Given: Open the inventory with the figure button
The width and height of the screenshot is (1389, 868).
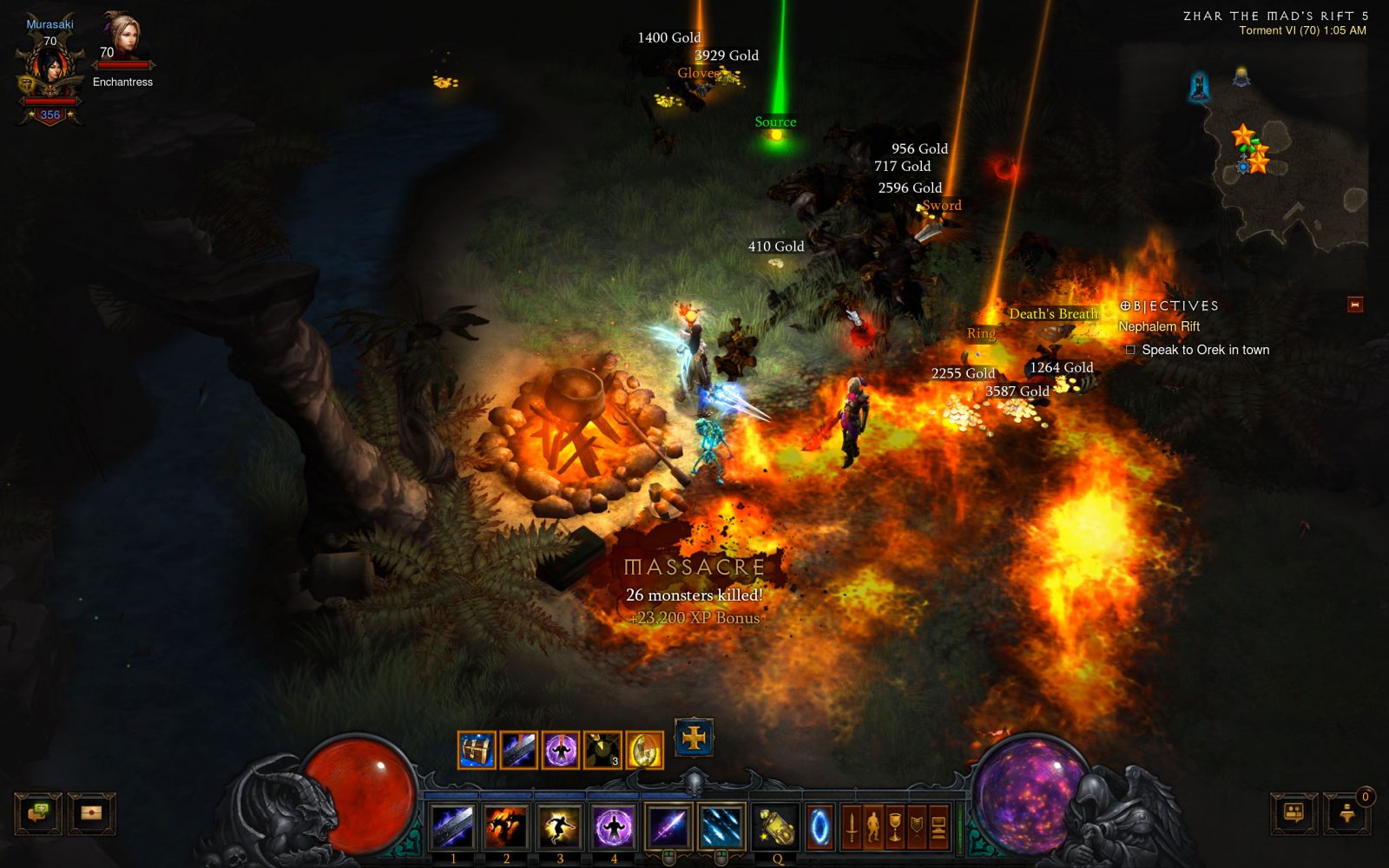Looking at the screenshot, I should [x=873, y=826].
